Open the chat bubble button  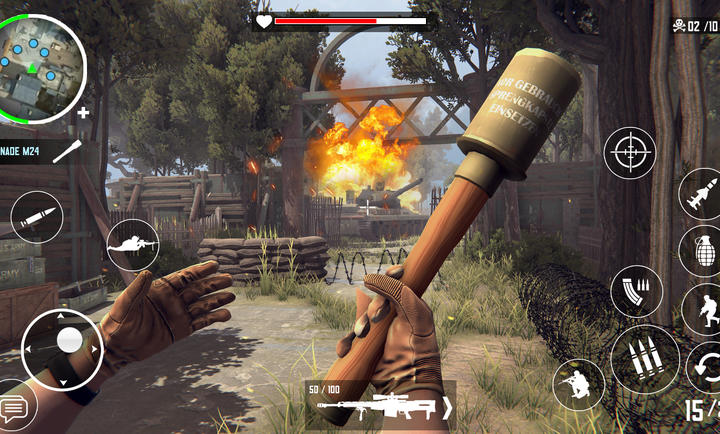click(14, 408)
